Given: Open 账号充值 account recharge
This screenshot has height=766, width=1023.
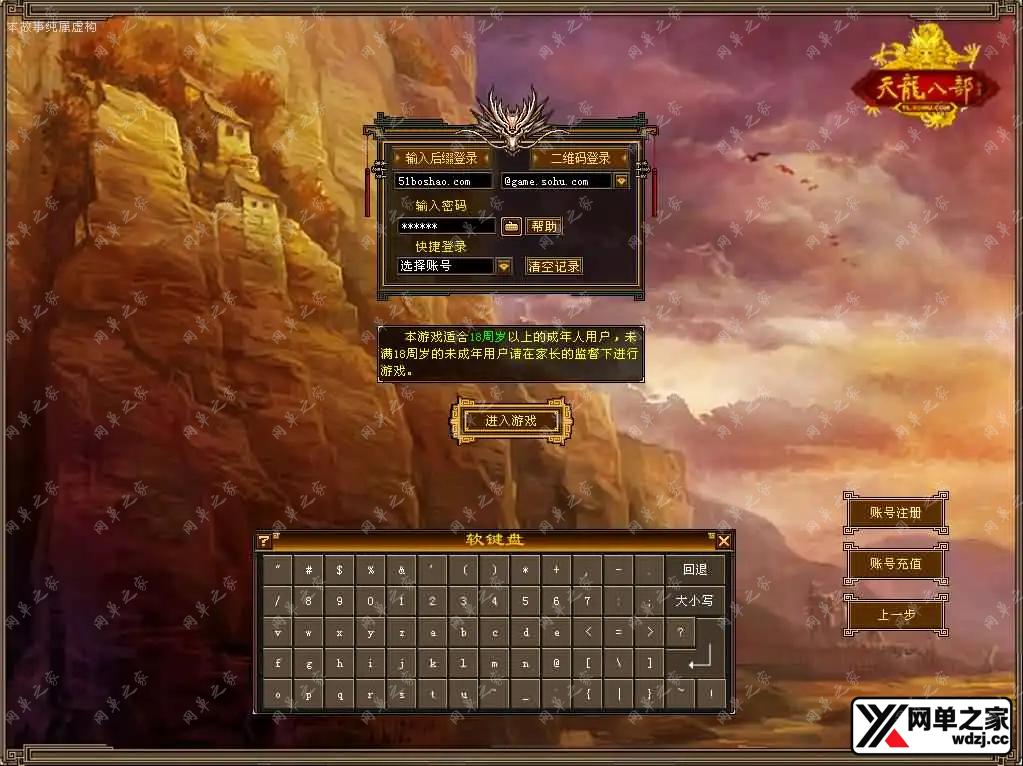Looking at the screenshot, I should click(x=895, y=564).
